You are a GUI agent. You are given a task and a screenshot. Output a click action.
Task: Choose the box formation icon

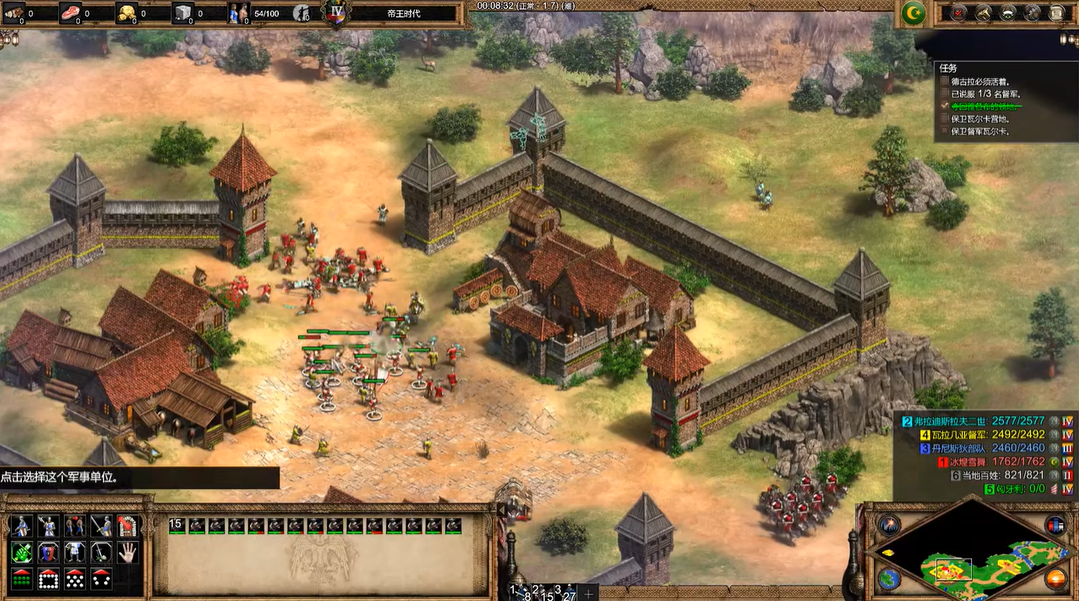(48, 578)
